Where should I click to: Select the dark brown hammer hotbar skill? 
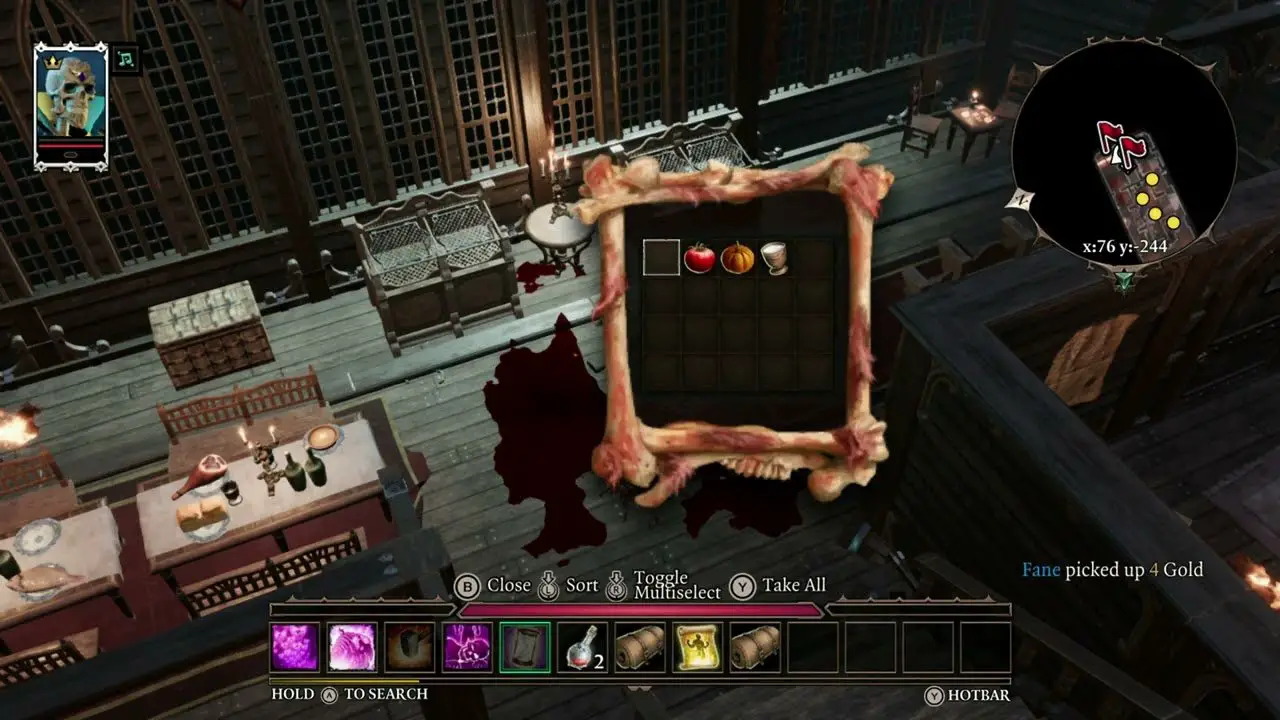pos(410,647)
